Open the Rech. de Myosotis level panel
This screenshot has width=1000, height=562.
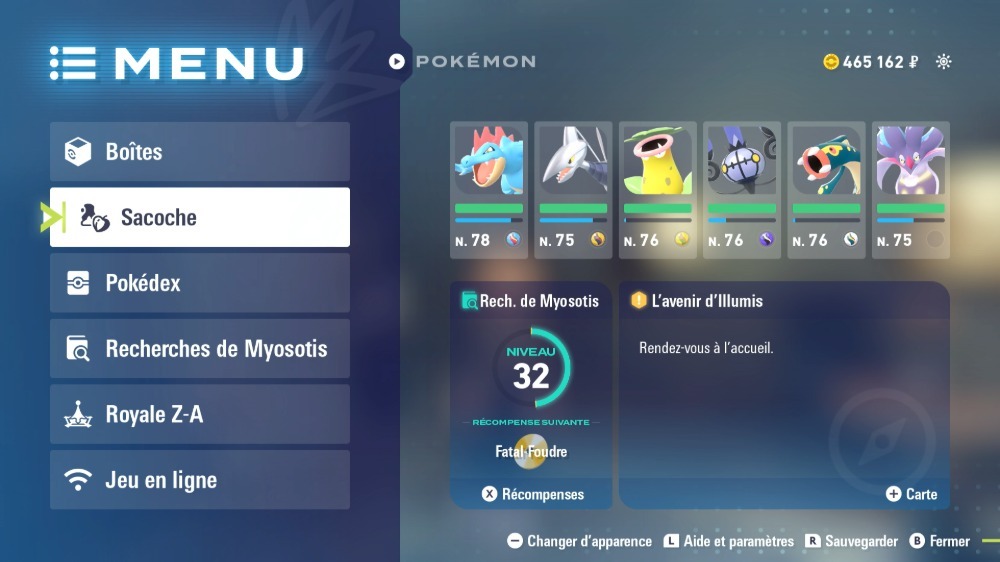pos(531,380)
